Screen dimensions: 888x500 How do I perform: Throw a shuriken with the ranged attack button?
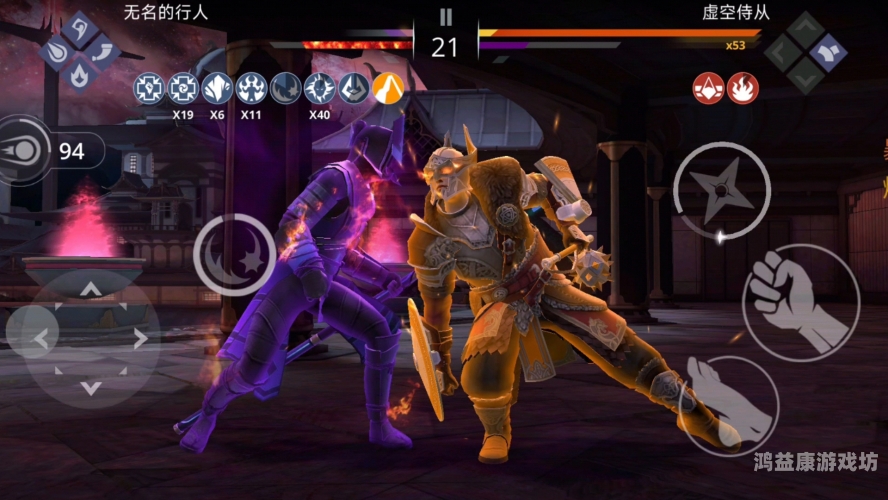721,191
